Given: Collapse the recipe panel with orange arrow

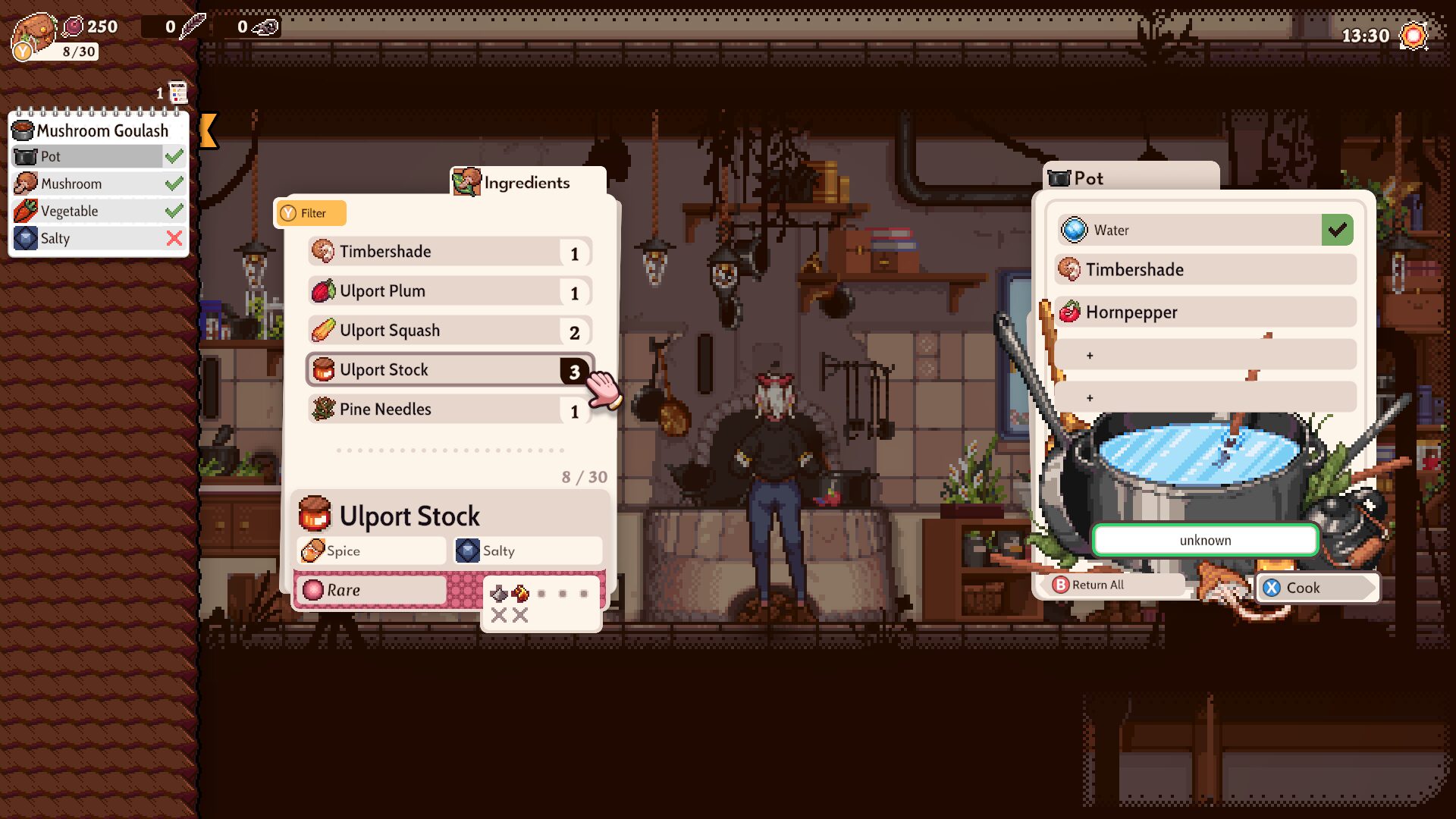Looking at the screenshot, I should click(209, 130).
